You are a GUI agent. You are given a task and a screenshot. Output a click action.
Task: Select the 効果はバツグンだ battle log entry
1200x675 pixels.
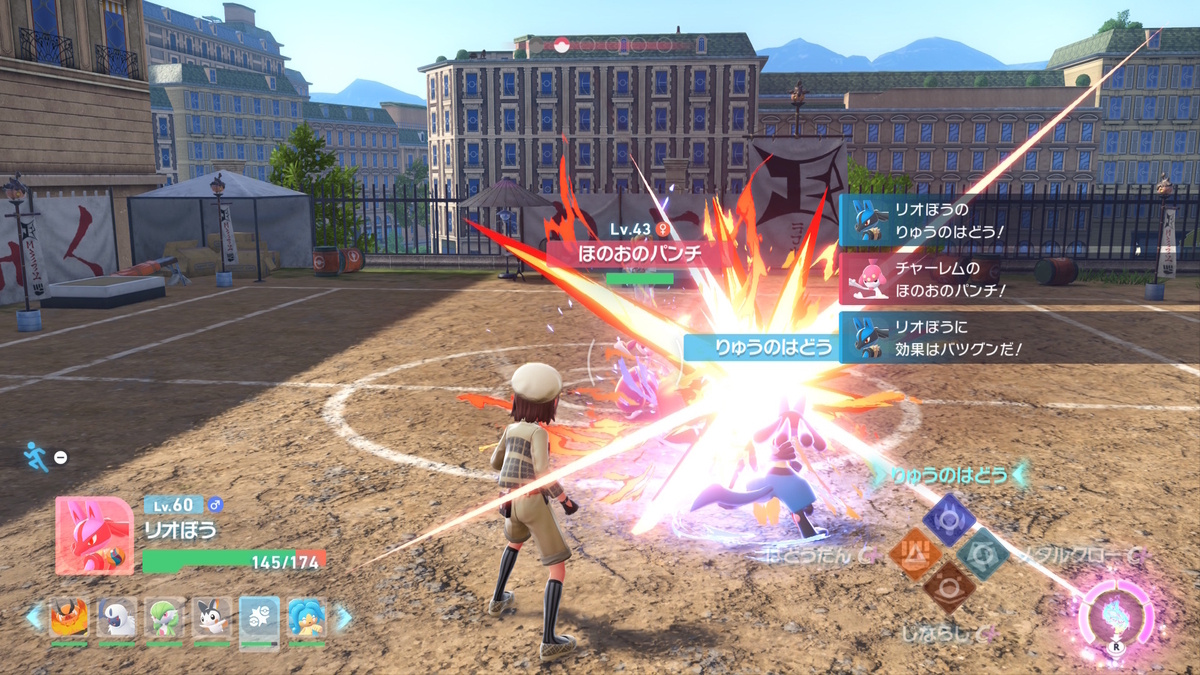click(x=935, y=337)
